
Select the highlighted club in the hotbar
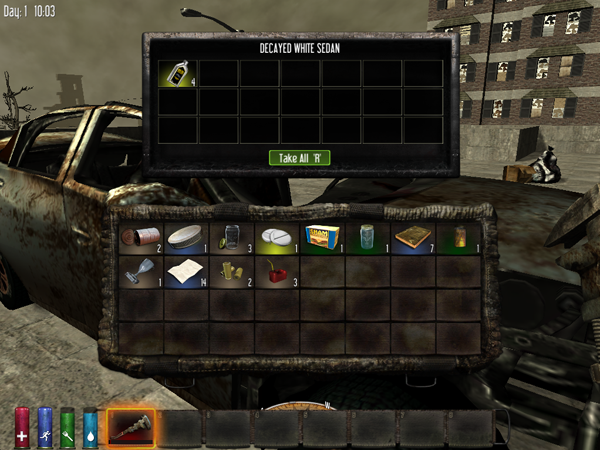click(130, 427)
